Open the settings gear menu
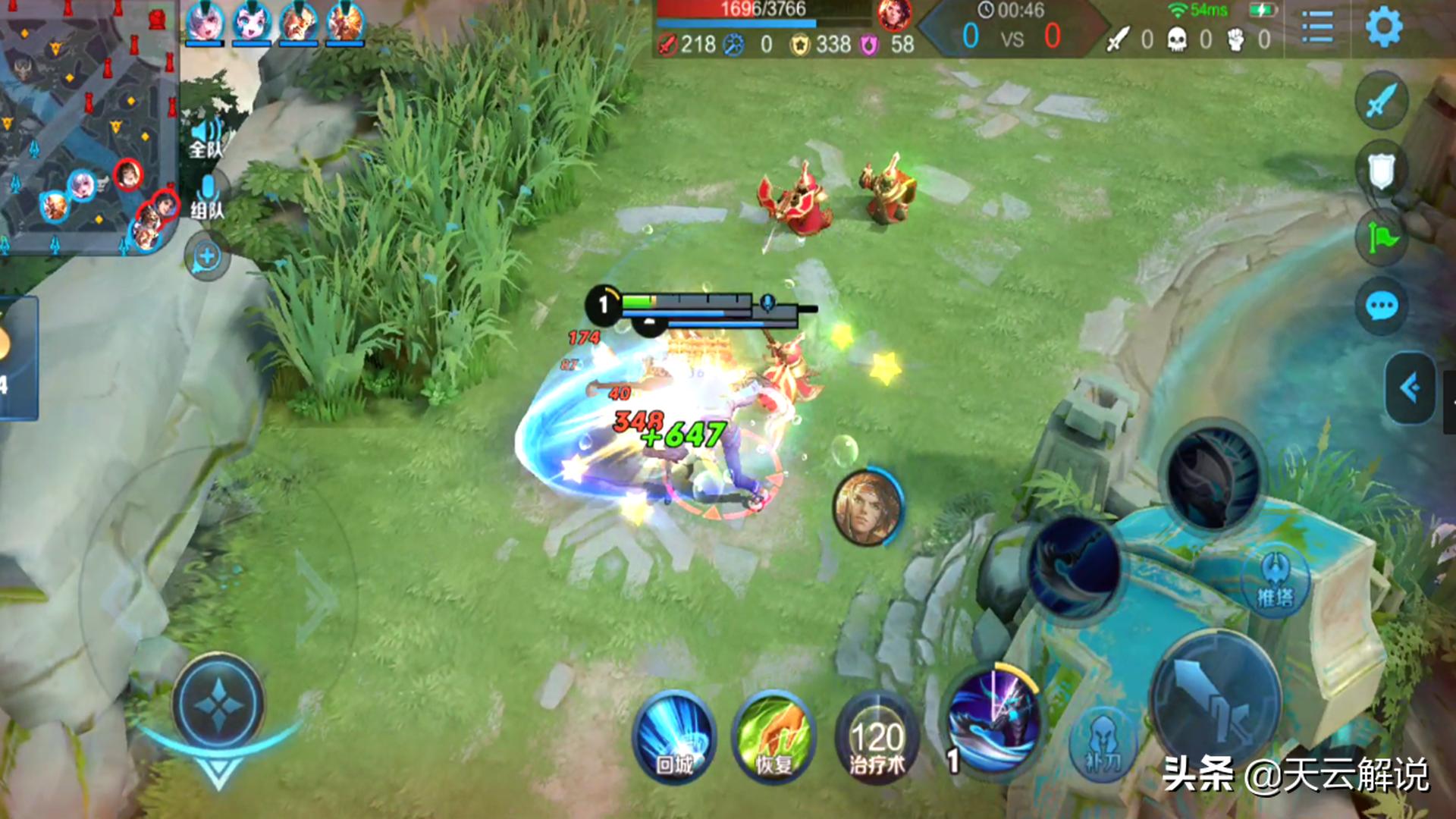This screenshot has width=1456, height=819. point(1383,27)
